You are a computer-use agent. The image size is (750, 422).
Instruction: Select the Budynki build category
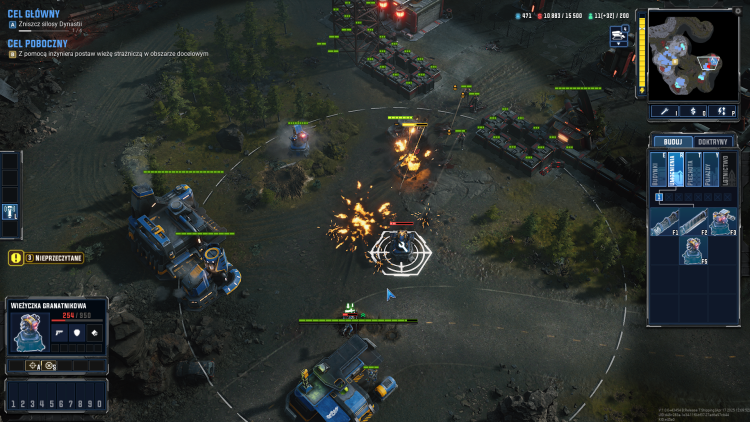point(657,171)
